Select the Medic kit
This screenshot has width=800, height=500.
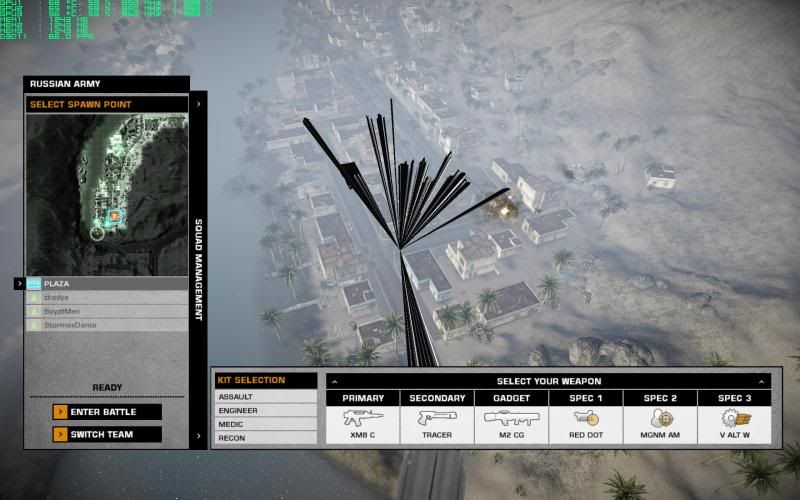(264, 424)
